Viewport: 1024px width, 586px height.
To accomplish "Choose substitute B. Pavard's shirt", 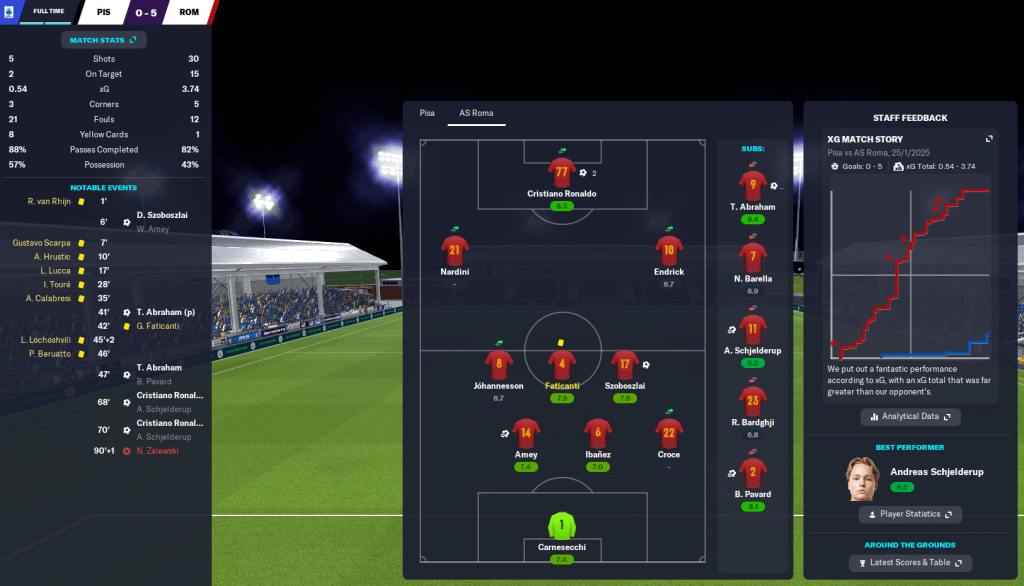I will 752,472.
